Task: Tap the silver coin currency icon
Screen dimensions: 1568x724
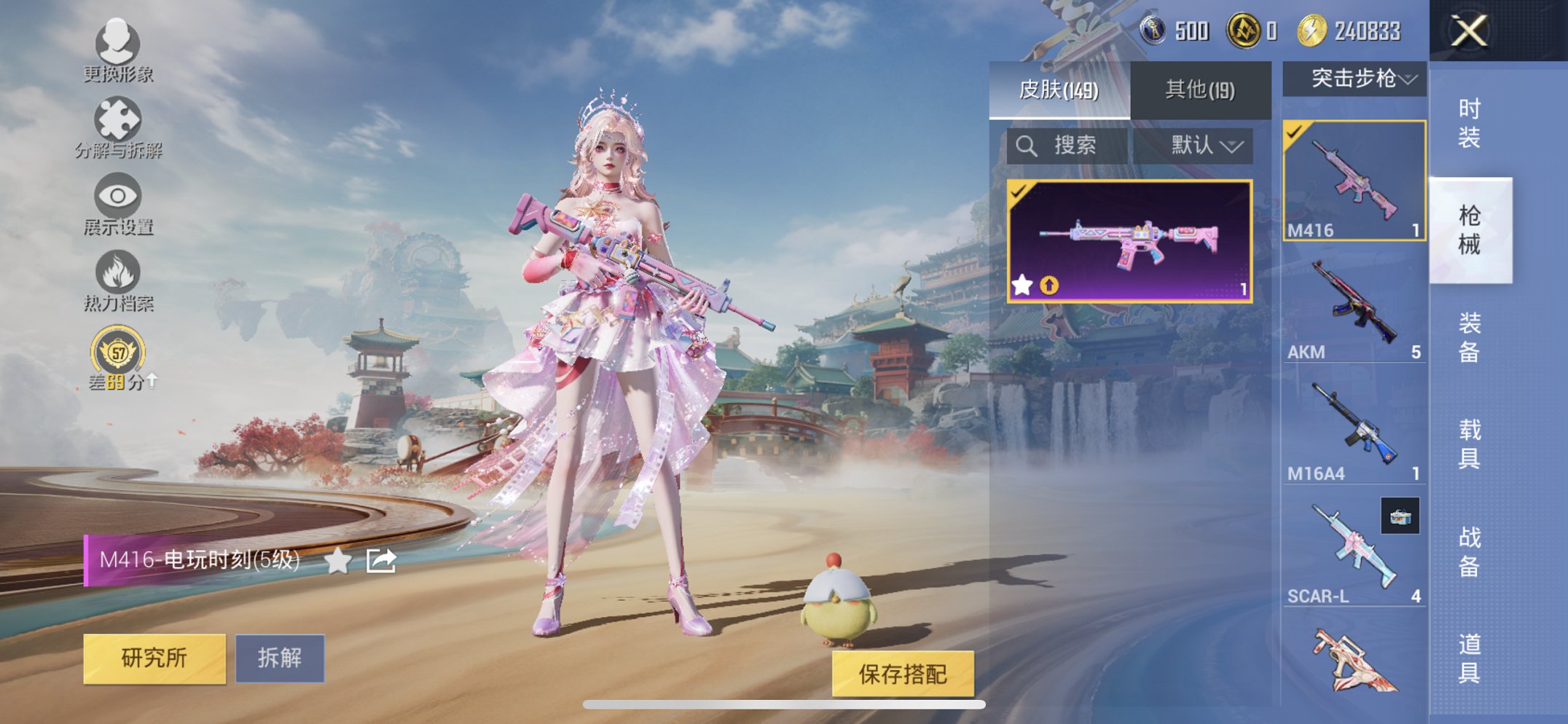Action: coord(1154,31)
